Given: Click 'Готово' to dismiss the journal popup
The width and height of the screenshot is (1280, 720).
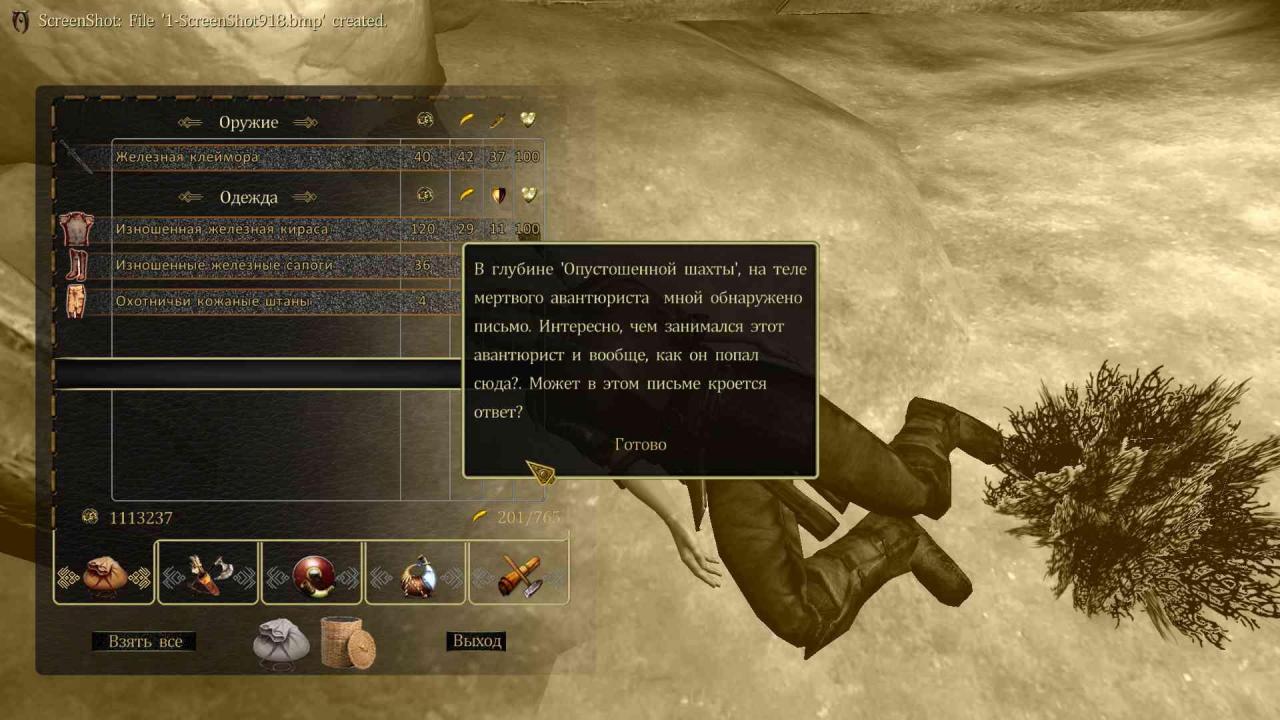Looking at the screenshot, I should [x=640, y=444].
